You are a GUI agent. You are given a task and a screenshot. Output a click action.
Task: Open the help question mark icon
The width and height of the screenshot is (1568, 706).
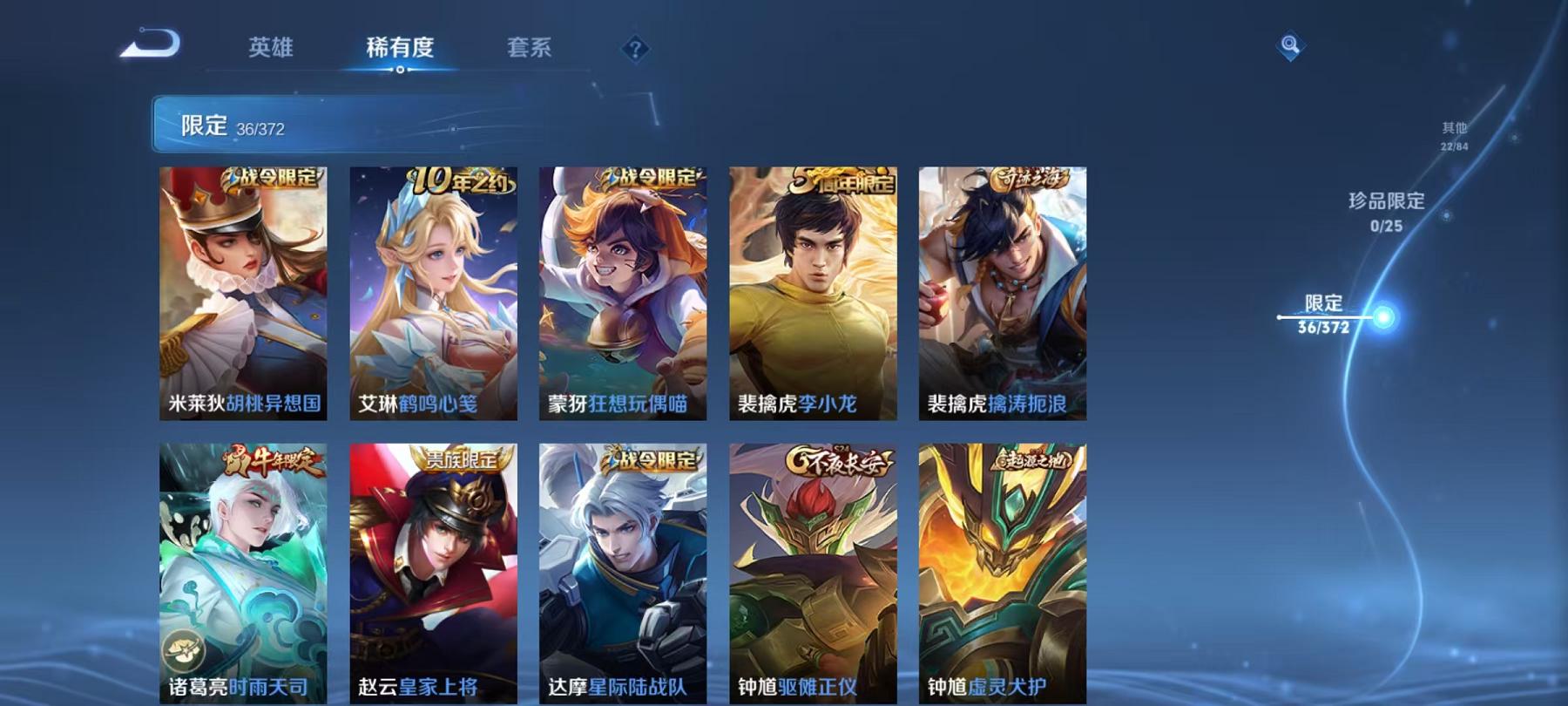[637, 50]
